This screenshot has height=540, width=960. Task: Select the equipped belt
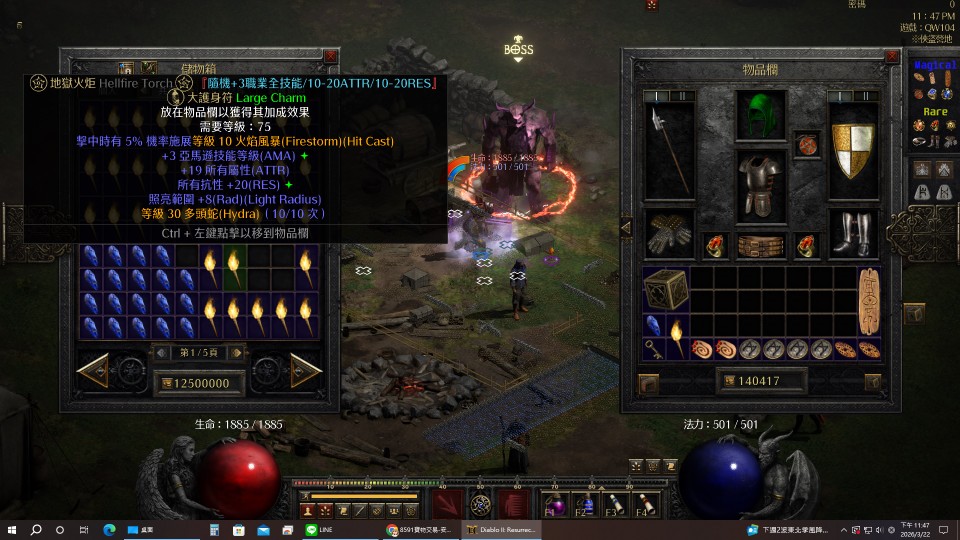[761, 246]
